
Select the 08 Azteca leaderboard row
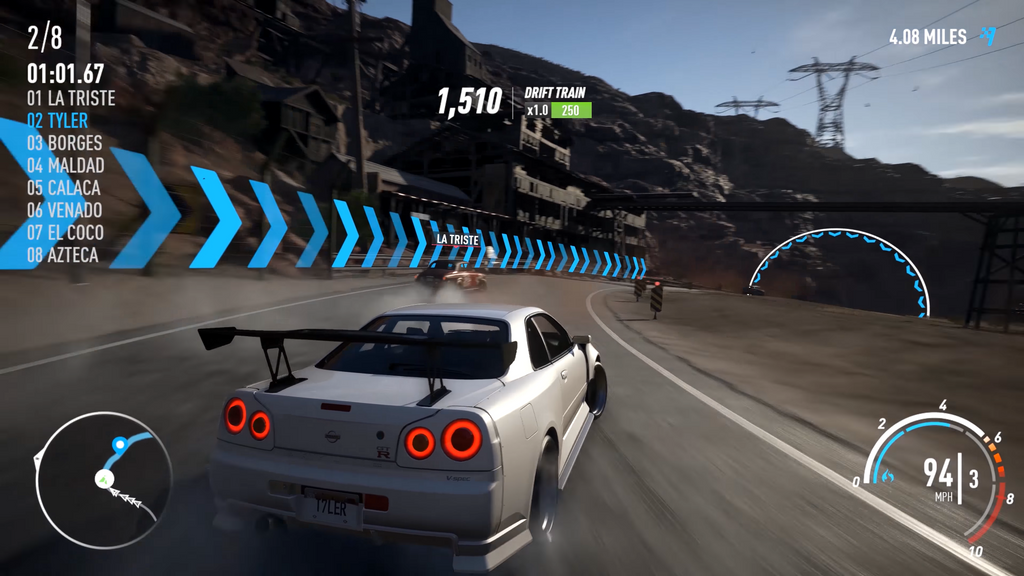(63, 255)
